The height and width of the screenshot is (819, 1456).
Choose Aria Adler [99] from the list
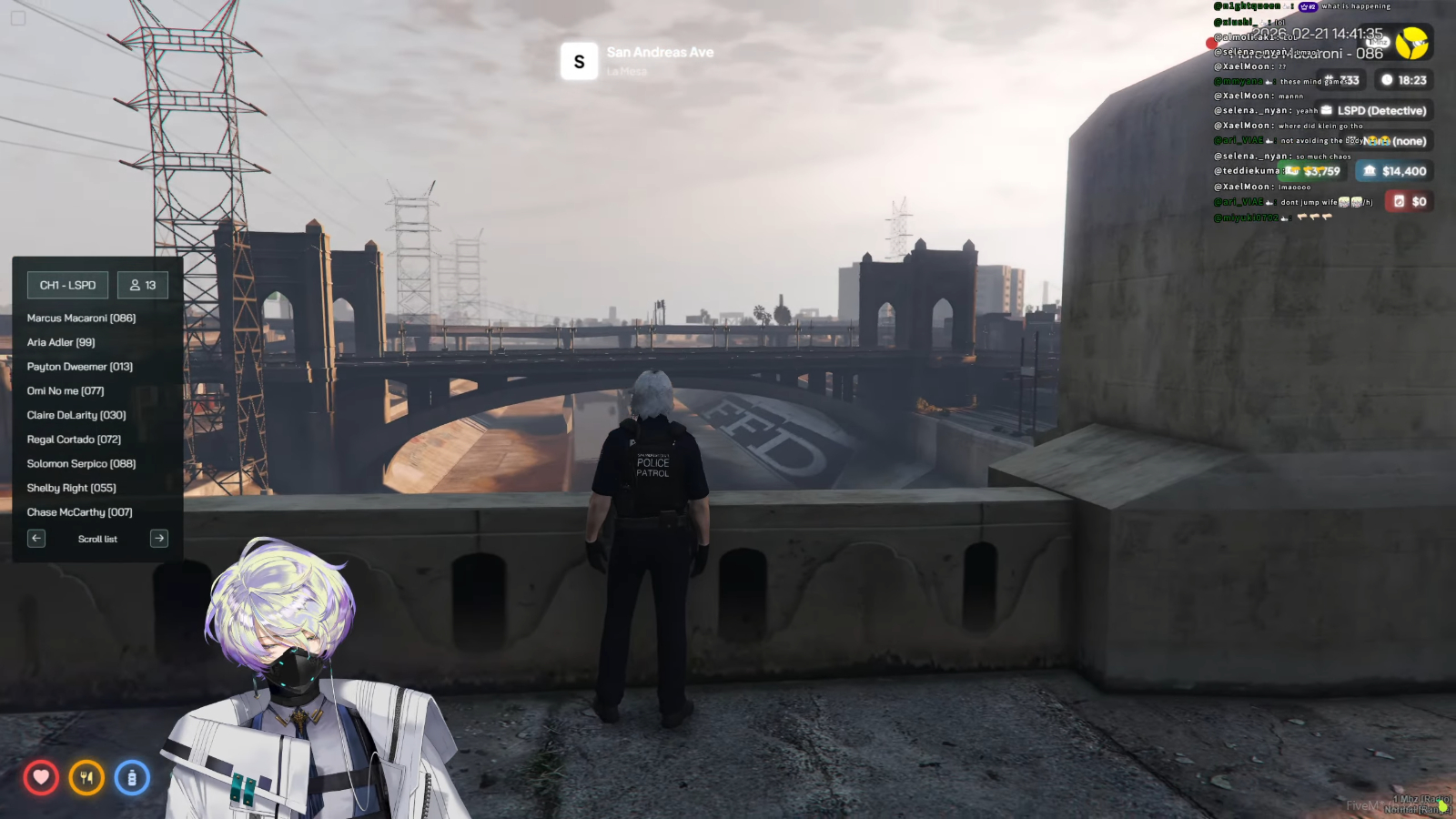61,342
